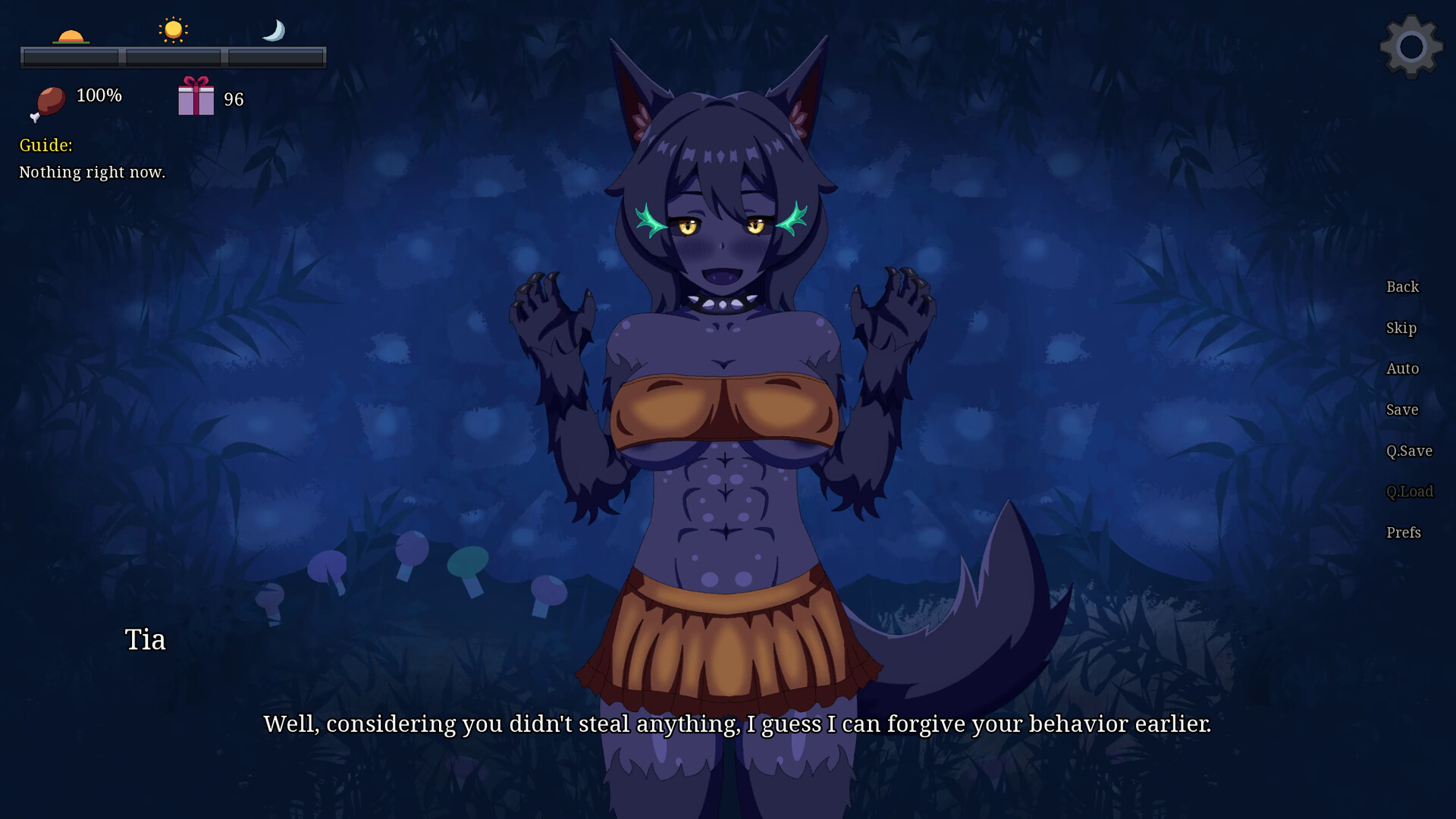Click Back to rewind dialogue
The height and width of the screenshot is (819, 1456).
(1401, 287)
